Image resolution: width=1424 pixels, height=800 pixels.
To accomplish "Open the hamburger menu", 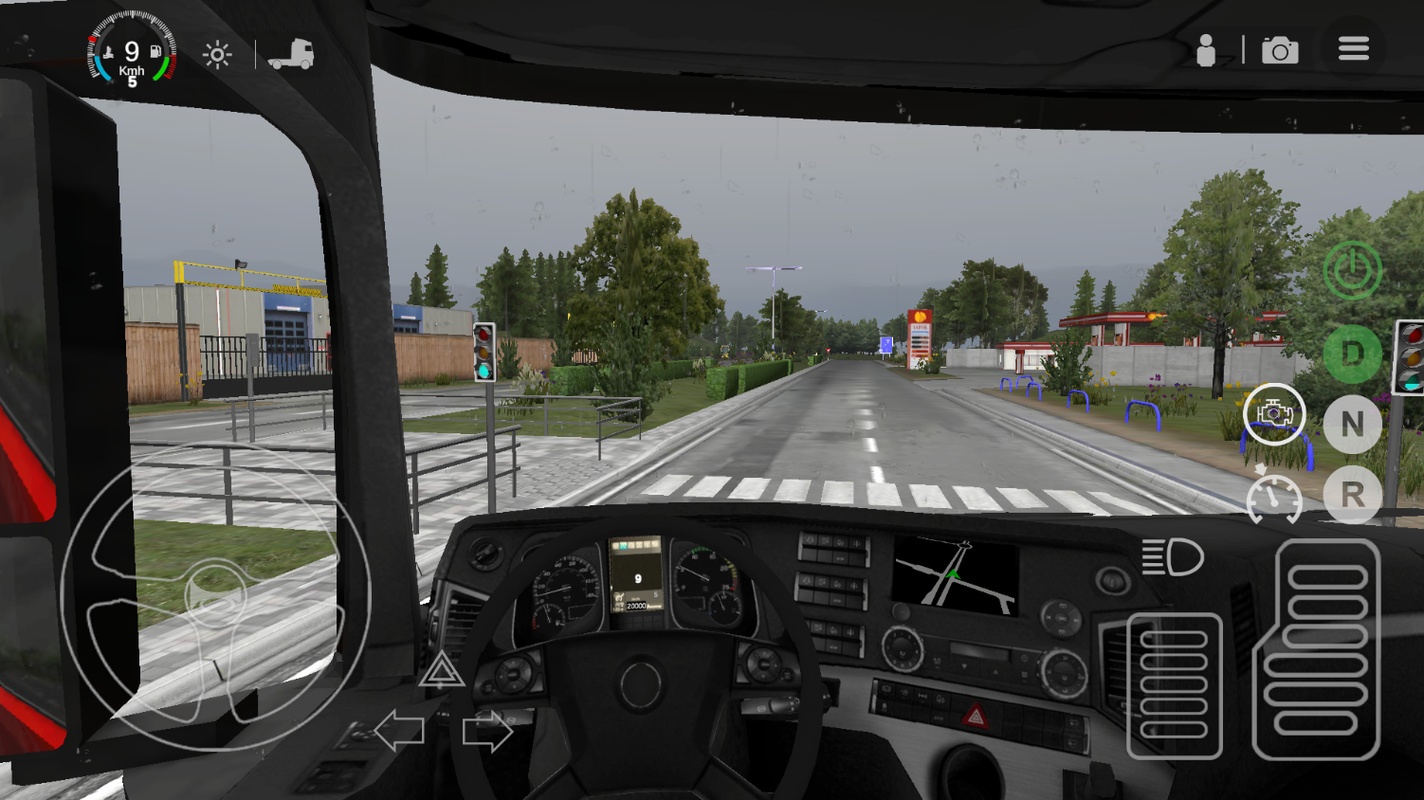I will coord(1353,47).
